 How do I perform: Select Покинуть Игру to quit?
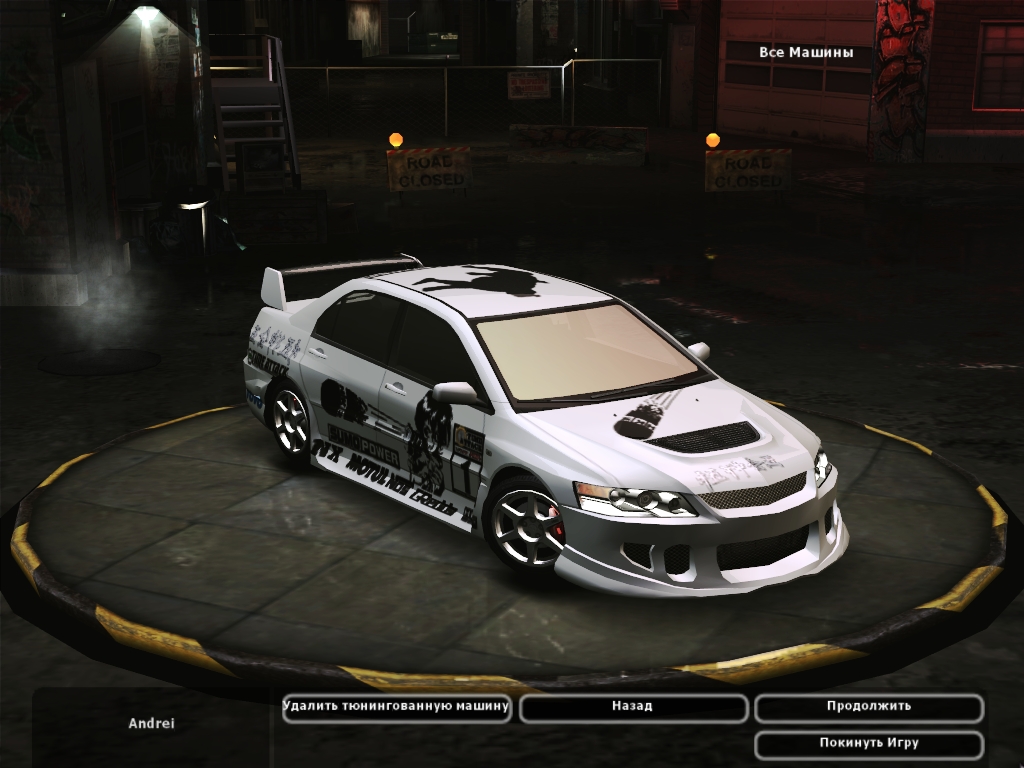tap(868, 744)
